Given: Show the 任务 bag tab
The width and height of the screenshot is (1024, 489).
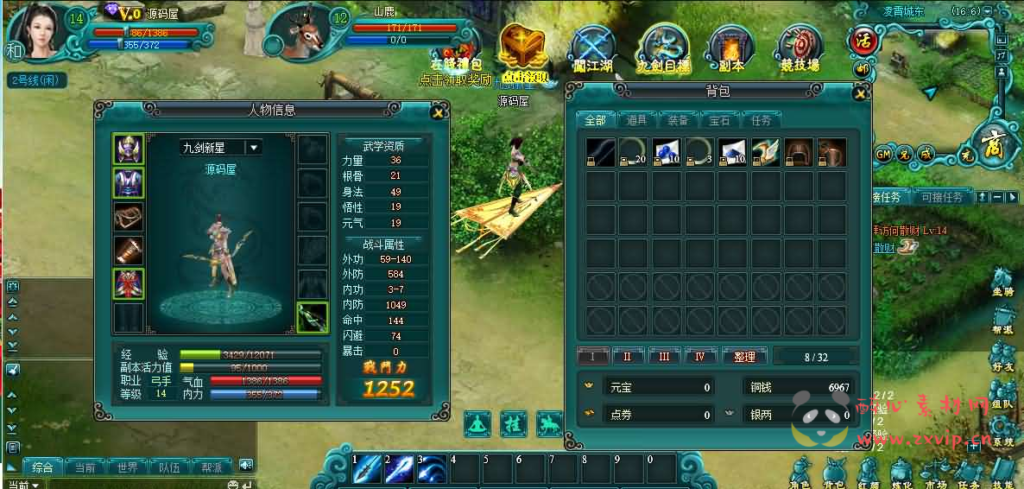Looking at the screenshot, I should [760, 120].
